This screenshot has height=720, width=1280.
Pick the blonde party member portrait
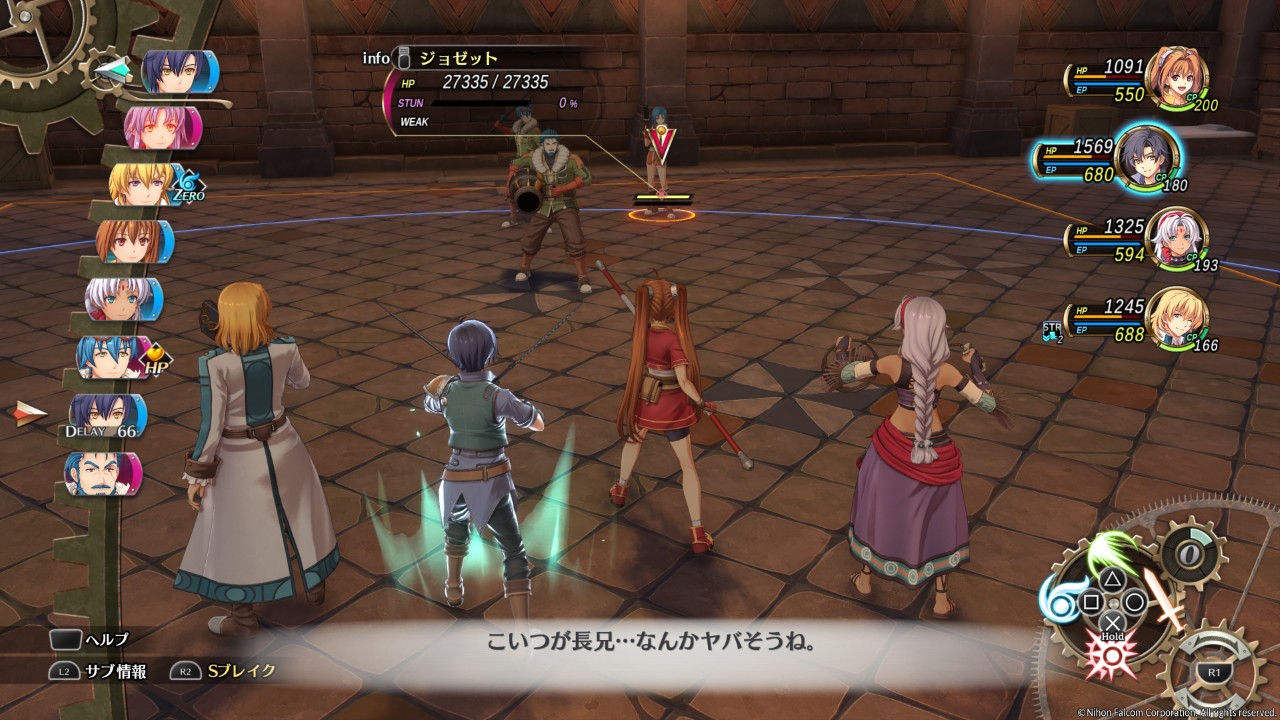1175,318
